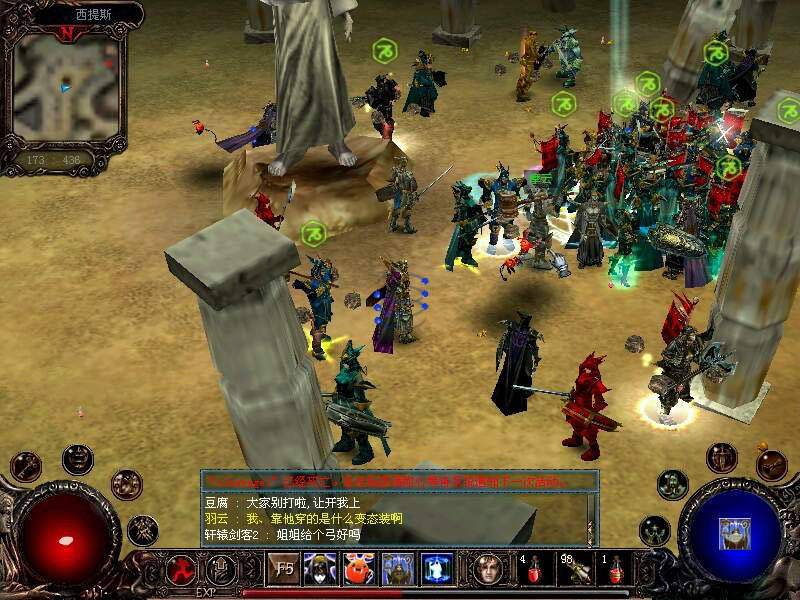Activate the glowing blue ghost skill
This screenshot has width=800, height=600.
pos(437,569)
